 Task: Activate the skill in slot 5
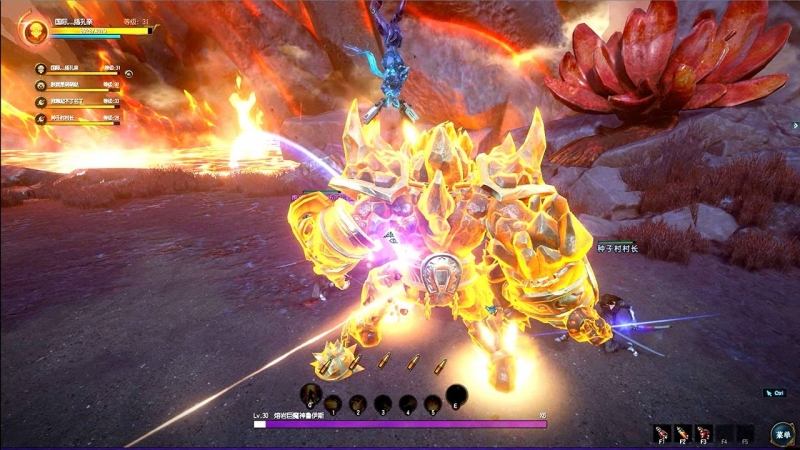[431, 403]
